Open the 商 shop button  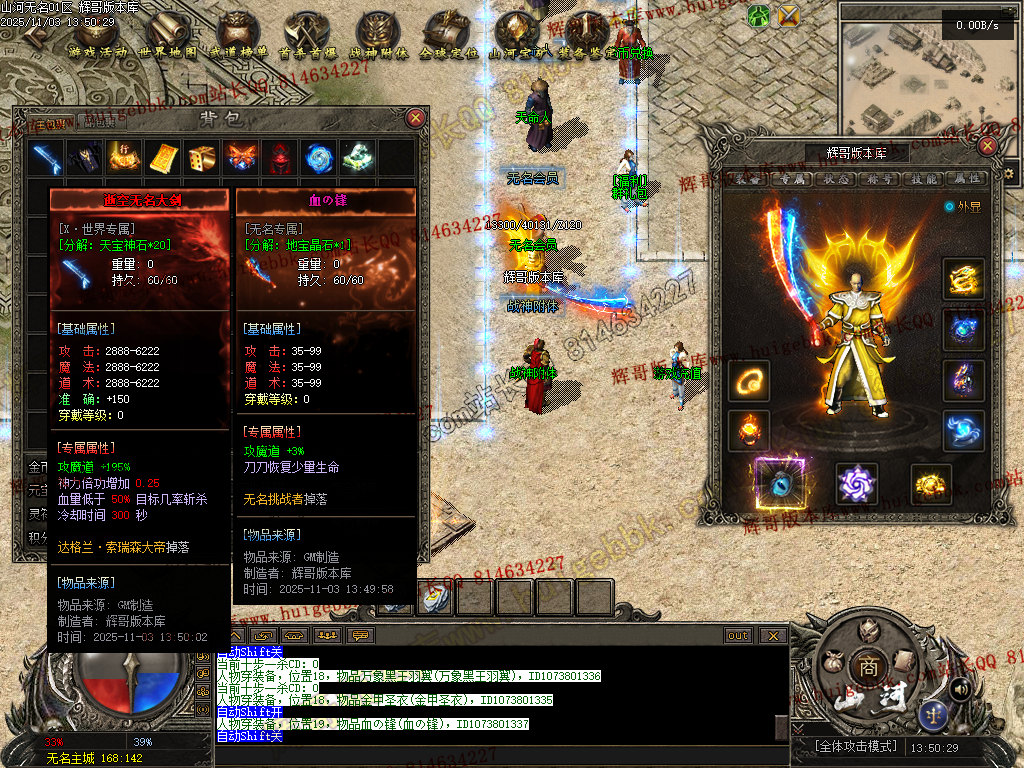tap(864, 665)
